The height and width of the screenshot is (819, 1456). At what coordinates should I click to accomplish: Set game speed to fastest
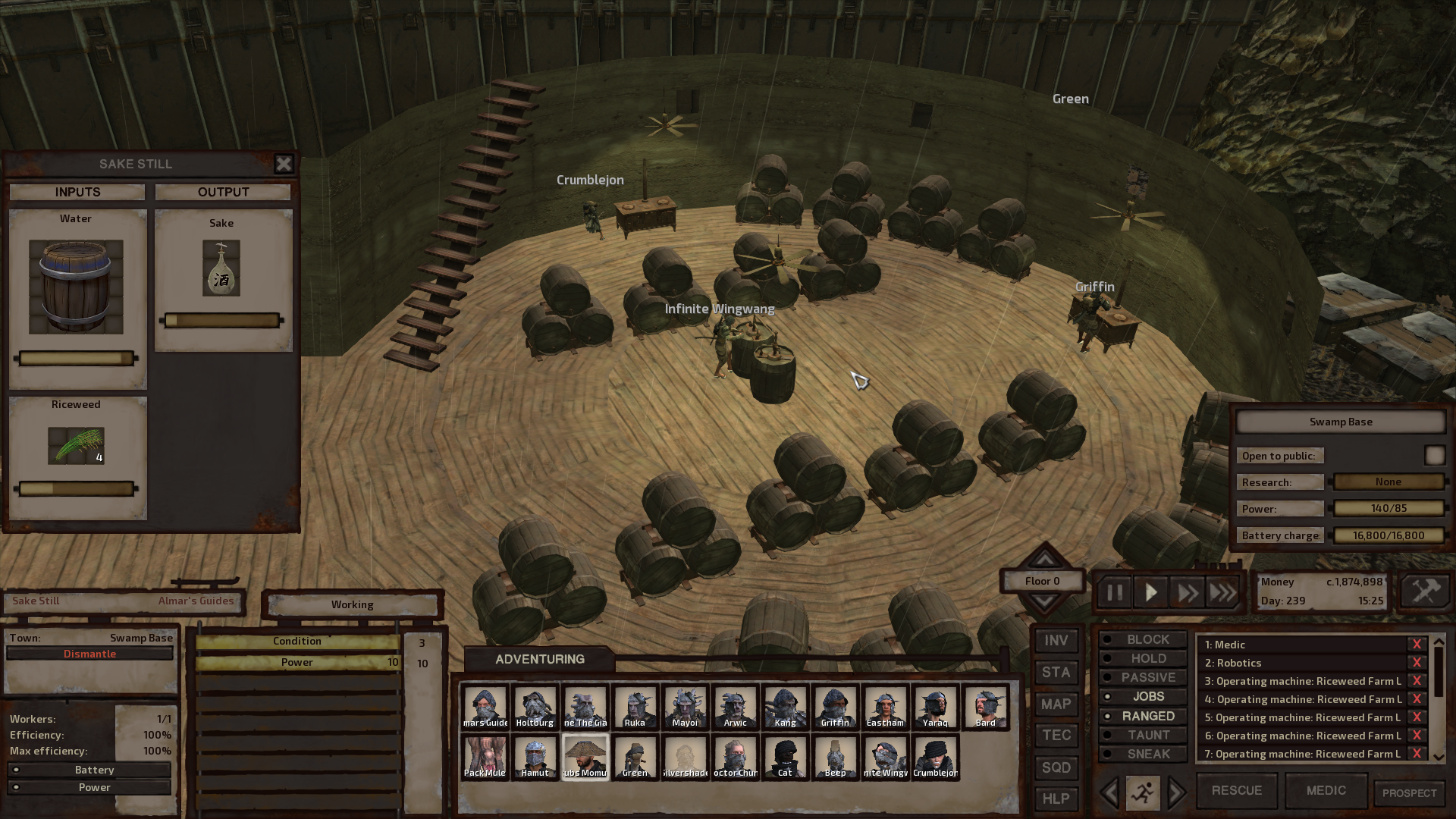tap(1222, 593)
